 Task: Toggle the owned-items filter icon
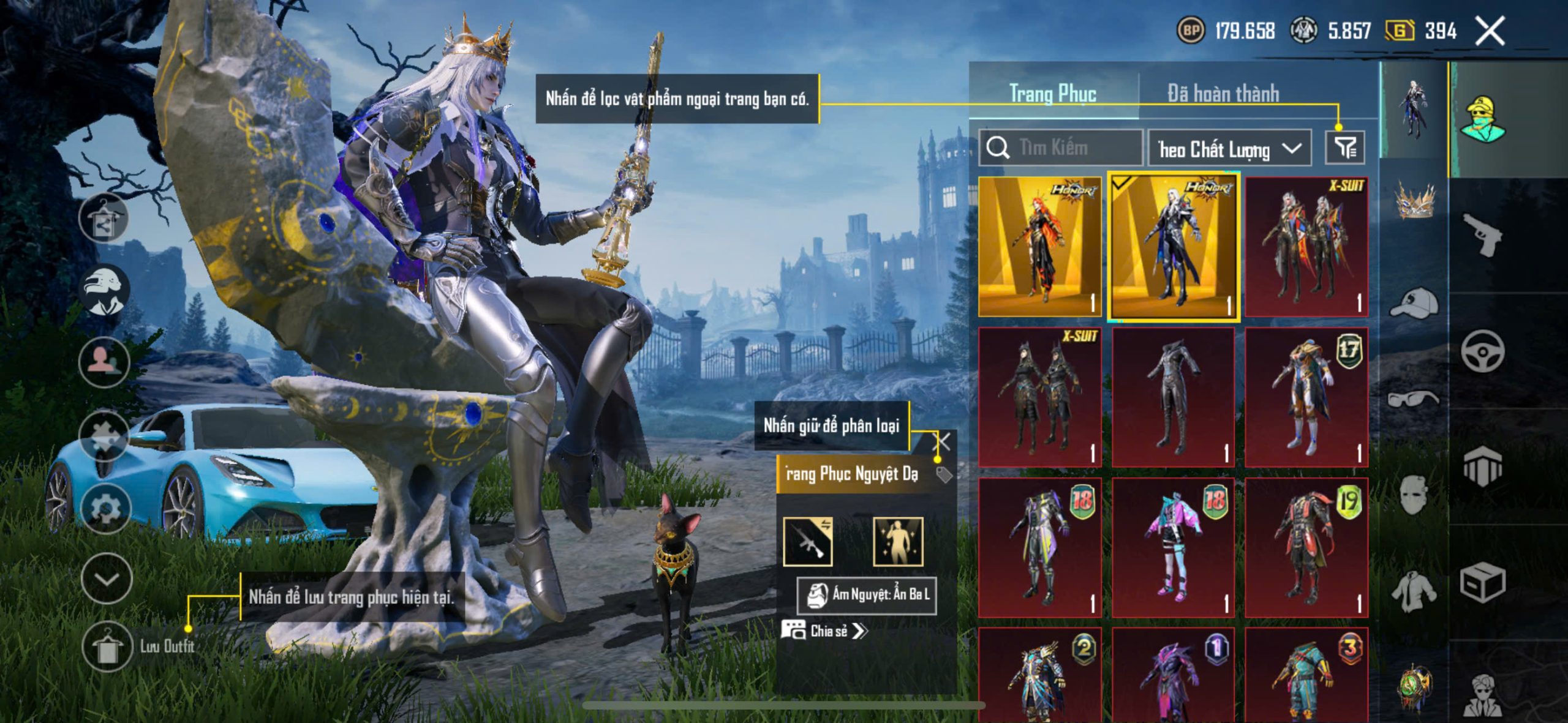point(1344,148)
